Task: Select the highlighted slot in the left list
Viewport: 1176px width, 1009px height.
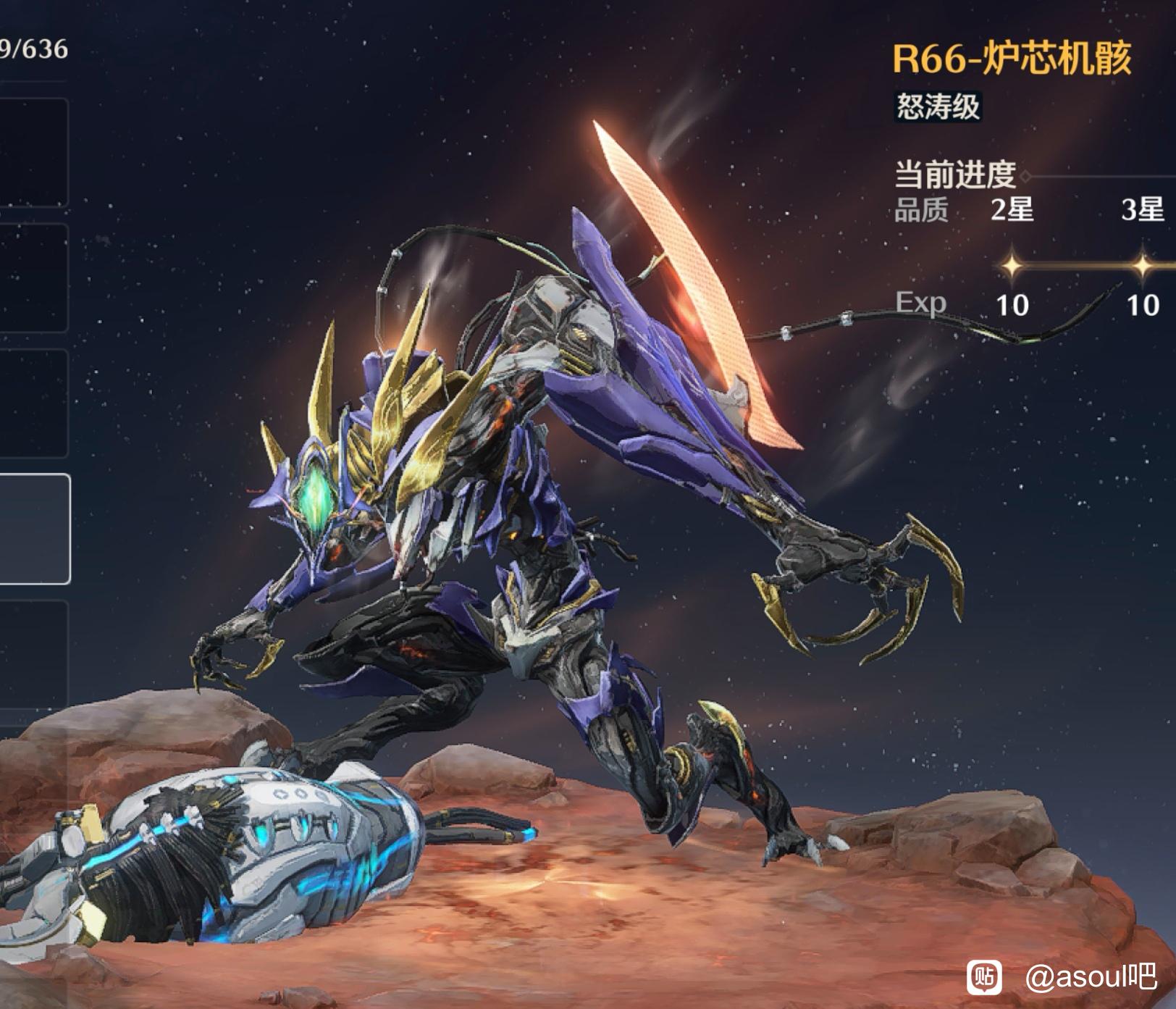Action: [x=34, y=529]
